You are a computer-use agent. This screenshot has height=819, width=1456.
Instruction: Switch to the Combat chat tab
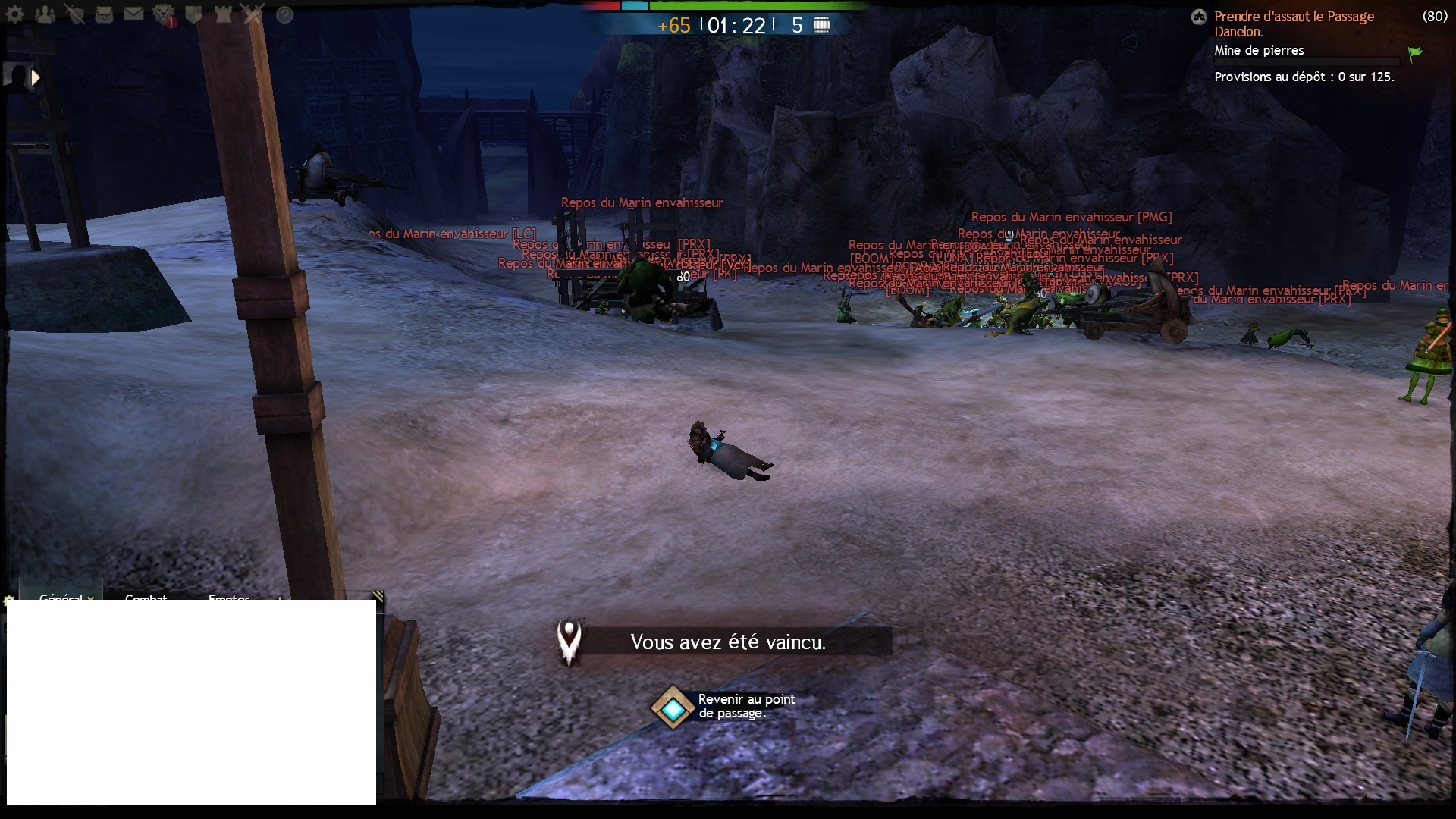pyautogui.click(x=146, y=598)
